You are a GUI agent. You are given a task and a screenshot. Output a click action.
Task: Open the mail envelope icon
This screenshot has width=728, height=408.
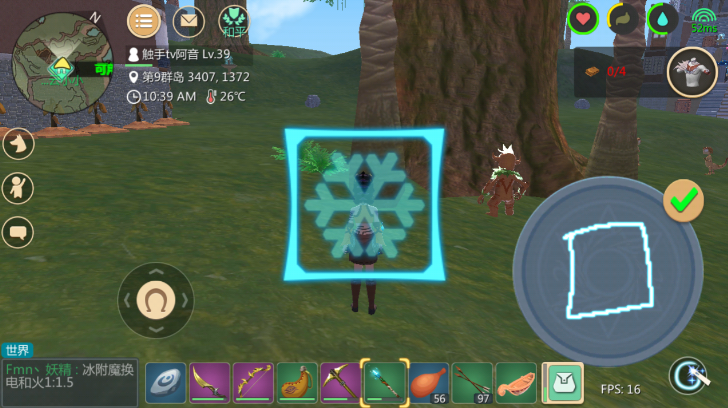188,20
